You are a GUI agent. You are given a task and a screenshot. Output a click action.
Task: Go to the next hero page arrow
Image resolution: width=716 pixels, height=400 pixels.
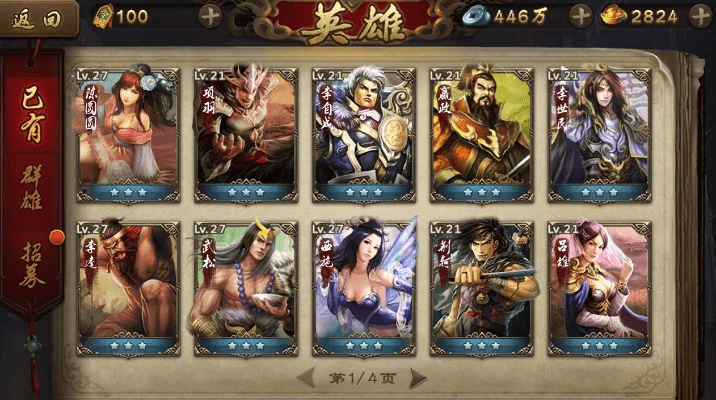click(418, 378)
